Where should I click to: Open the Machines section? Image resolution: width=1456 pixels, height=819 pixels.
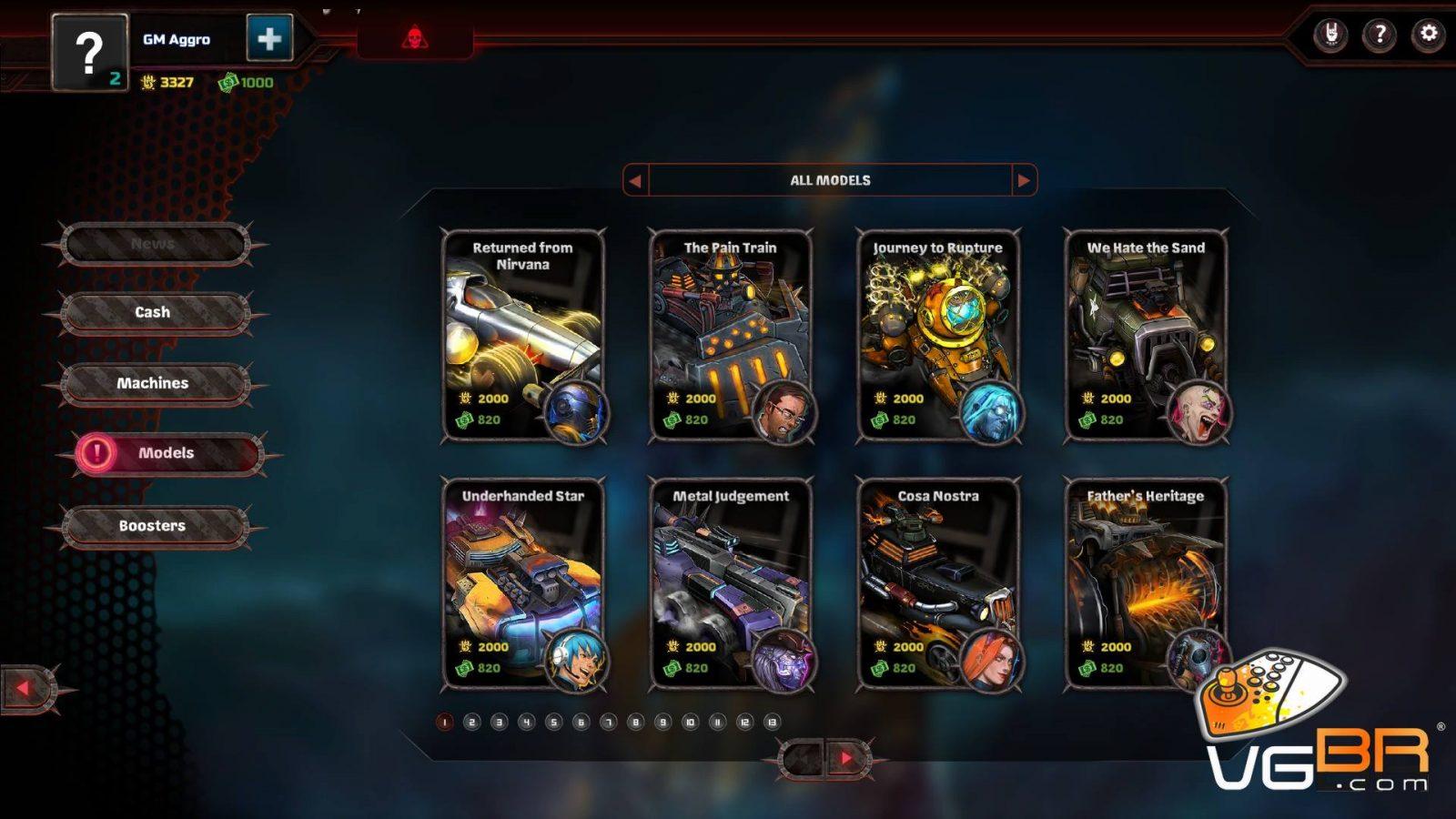tap(153, 383)
